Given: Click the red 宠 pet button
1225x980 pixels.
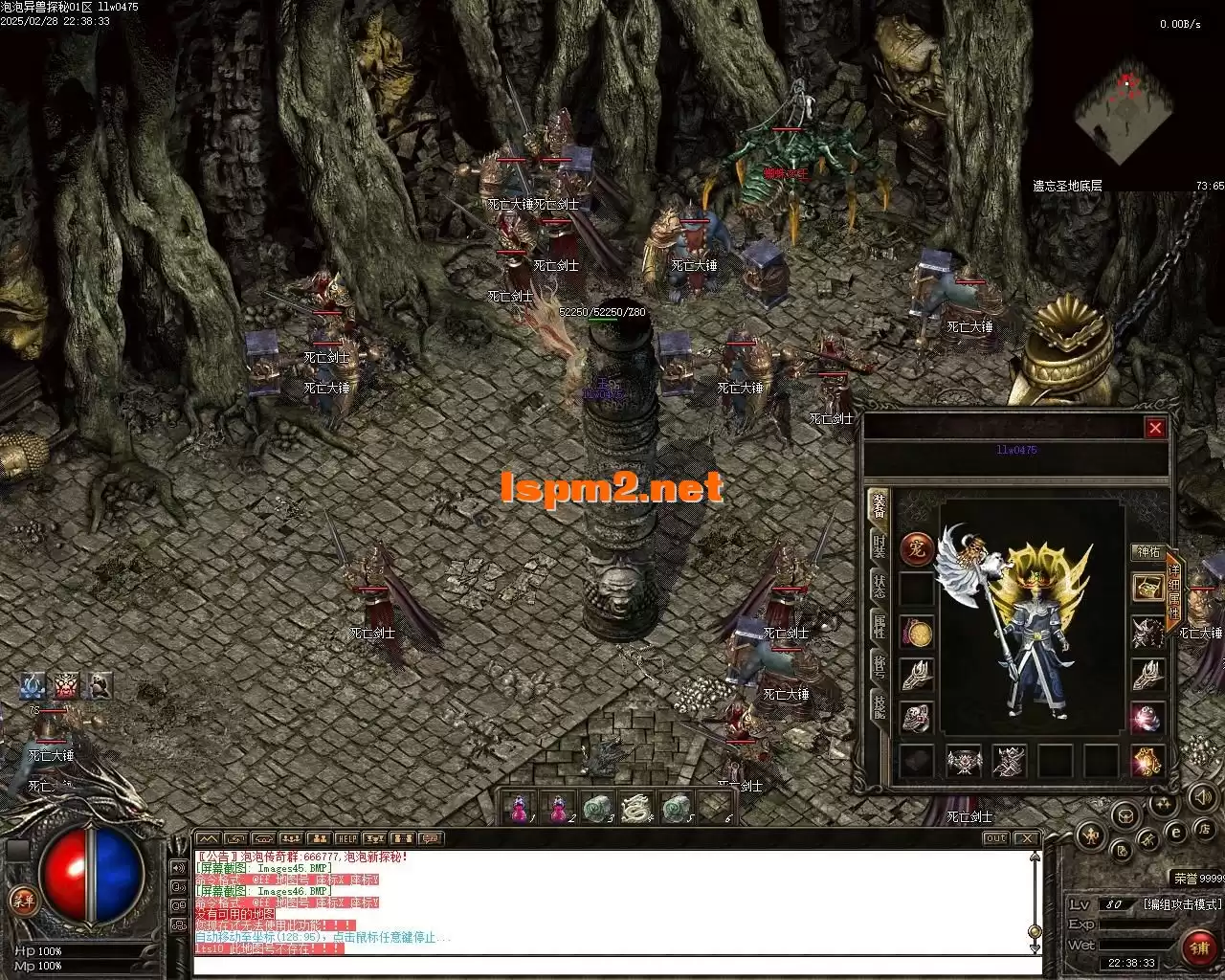Looking at the screenshot, I should 917,549.
